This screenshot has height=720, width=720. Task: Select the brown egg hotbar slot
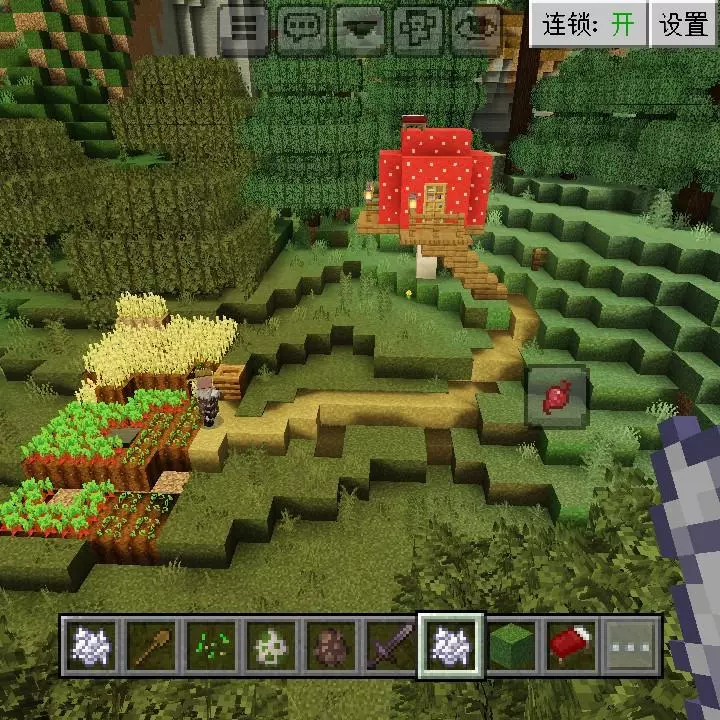(330, 645)
